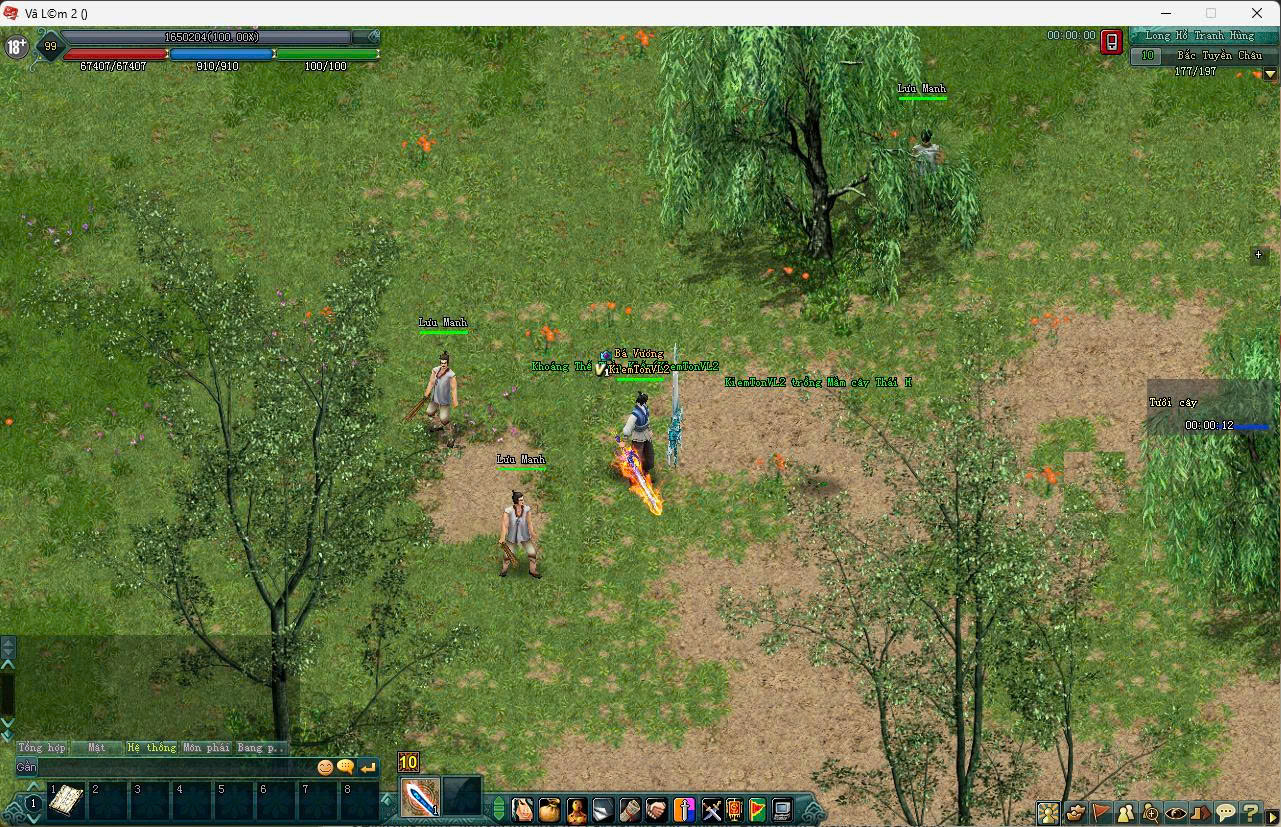The image size is (1281, 827).
Task: Open the Hệ thống chat tab
Action: [151, 747]
